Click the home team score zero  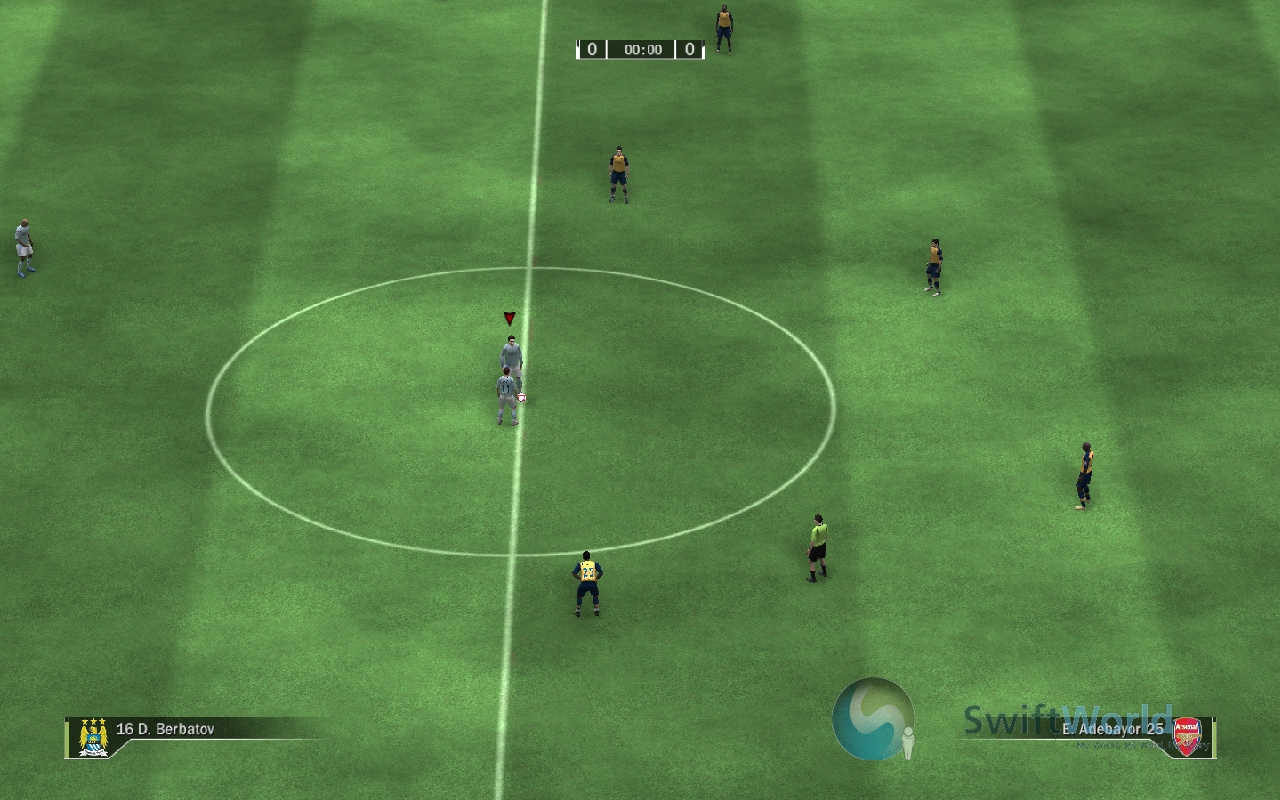(x=591, y=48)
